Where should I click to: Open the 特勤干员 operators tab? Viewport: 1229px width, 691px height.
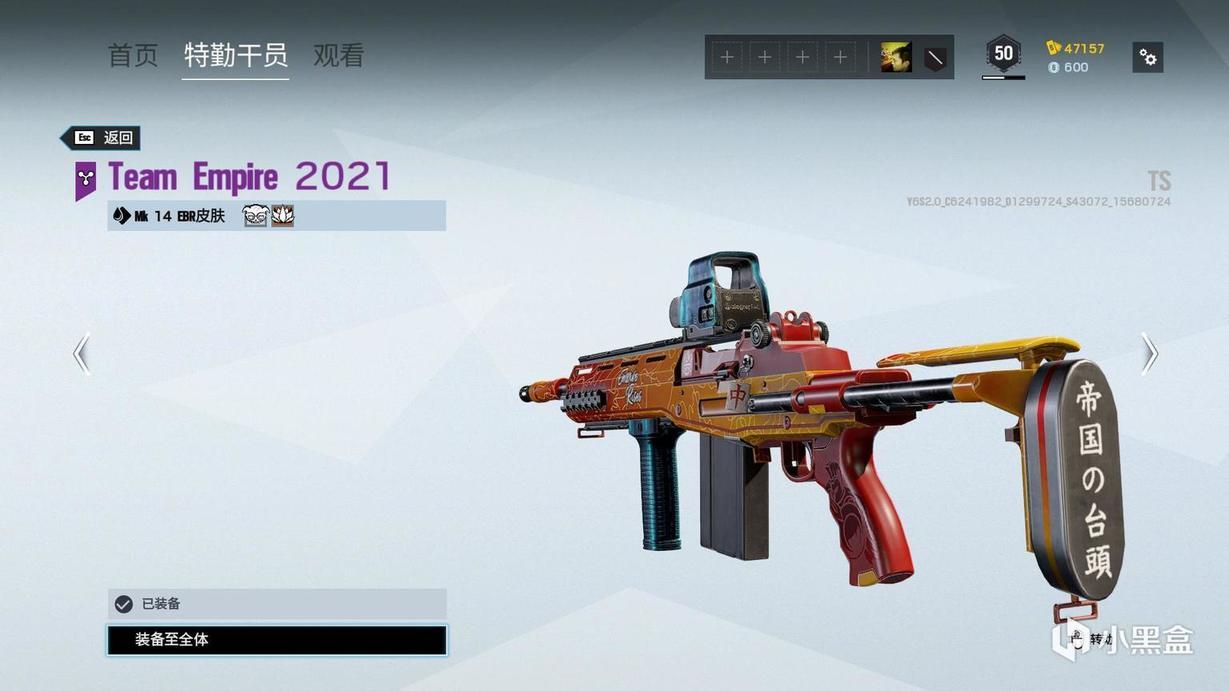click(x=236, y=56)
